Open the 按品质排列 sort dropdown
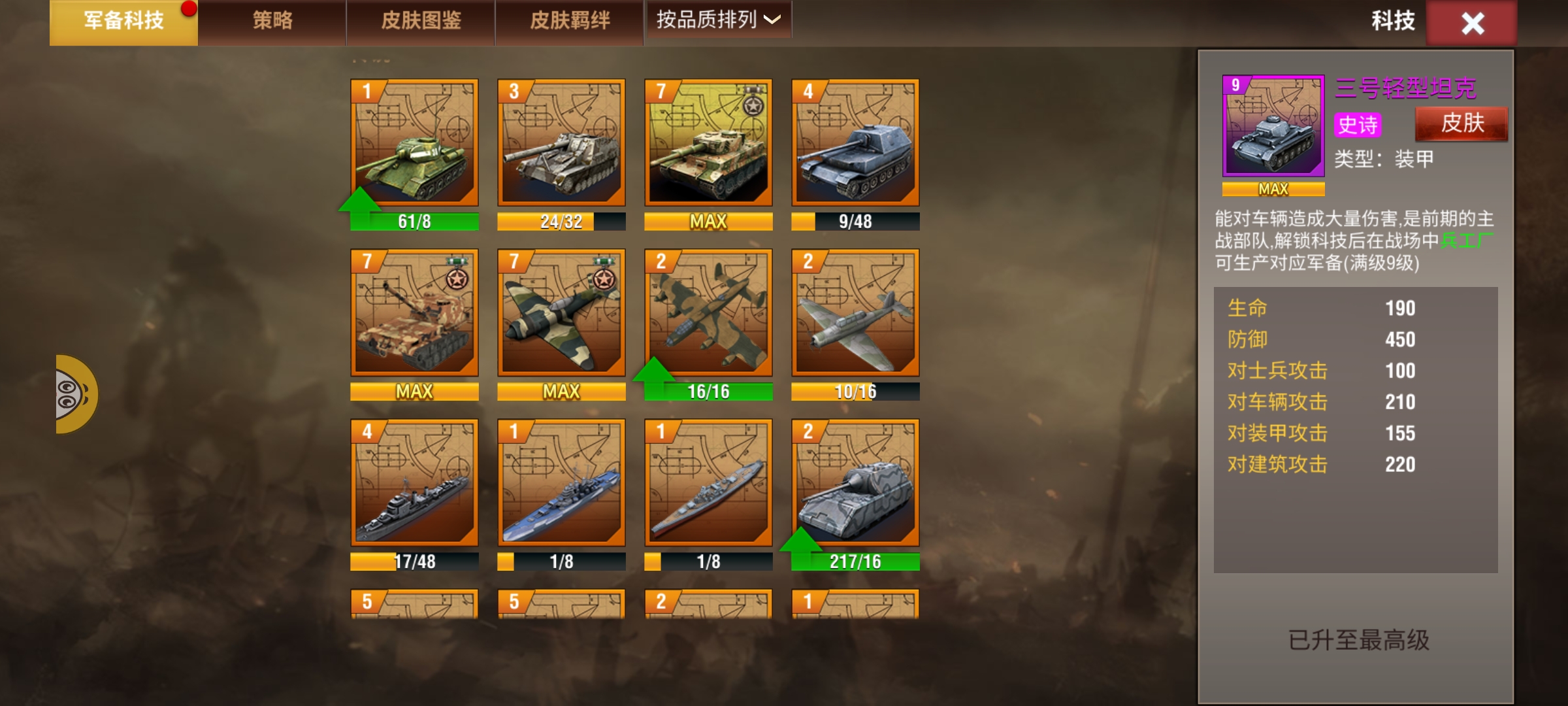1568x706 pixels. pos(718,20)
